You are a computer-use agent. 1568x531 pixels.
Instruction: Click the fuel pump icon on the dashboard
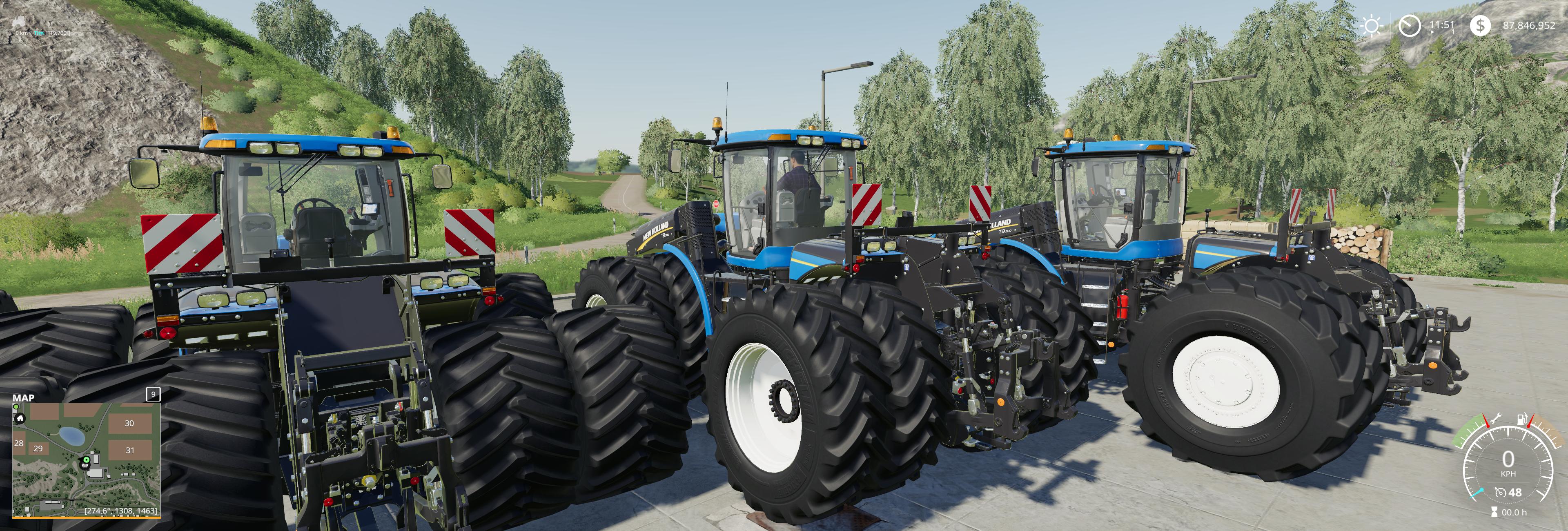click(1522, 419)
